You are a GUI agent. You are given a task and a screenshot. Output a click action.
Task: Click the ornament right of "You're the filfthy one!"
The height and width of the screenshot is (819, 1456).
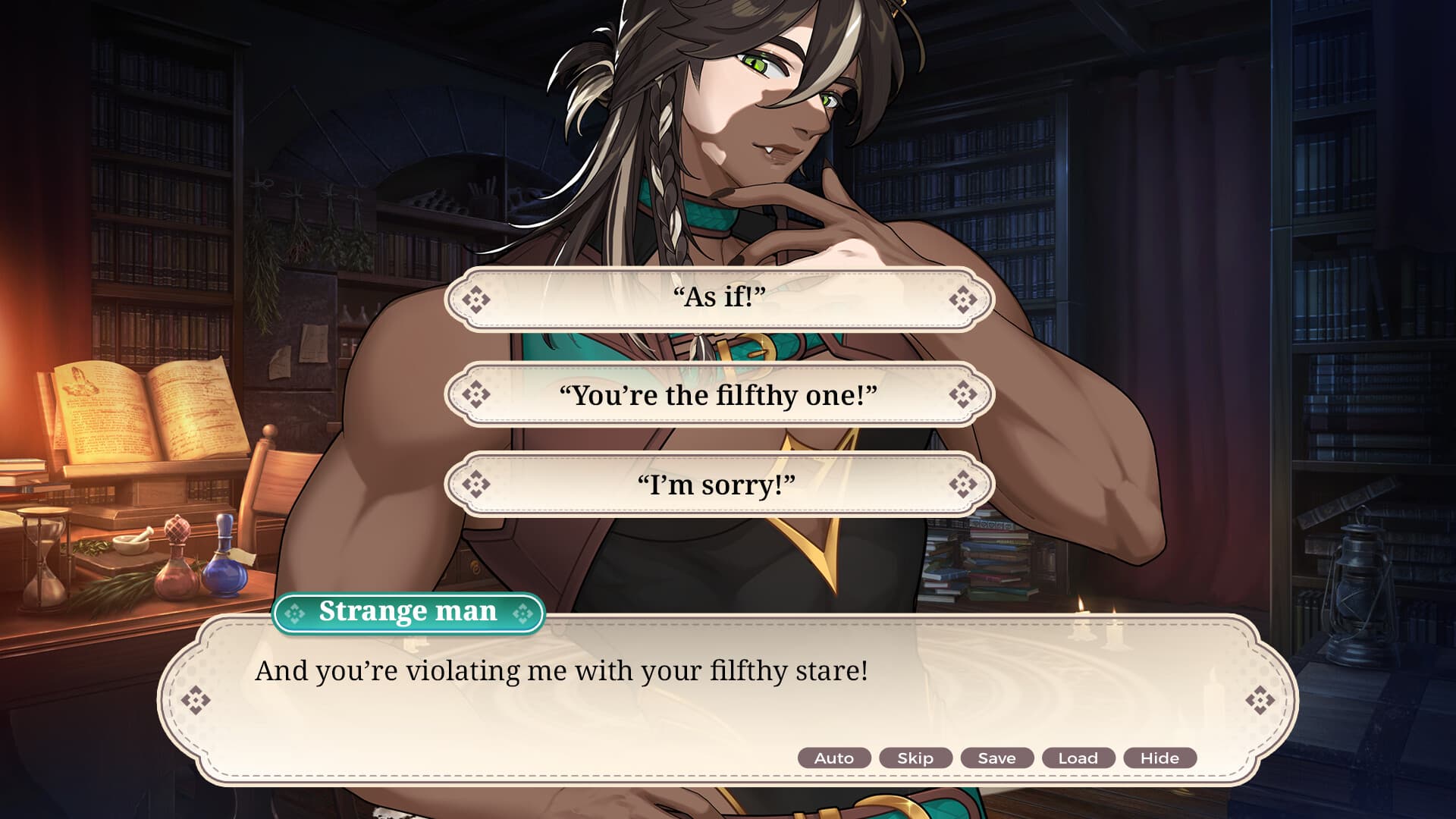click(963, 394)
